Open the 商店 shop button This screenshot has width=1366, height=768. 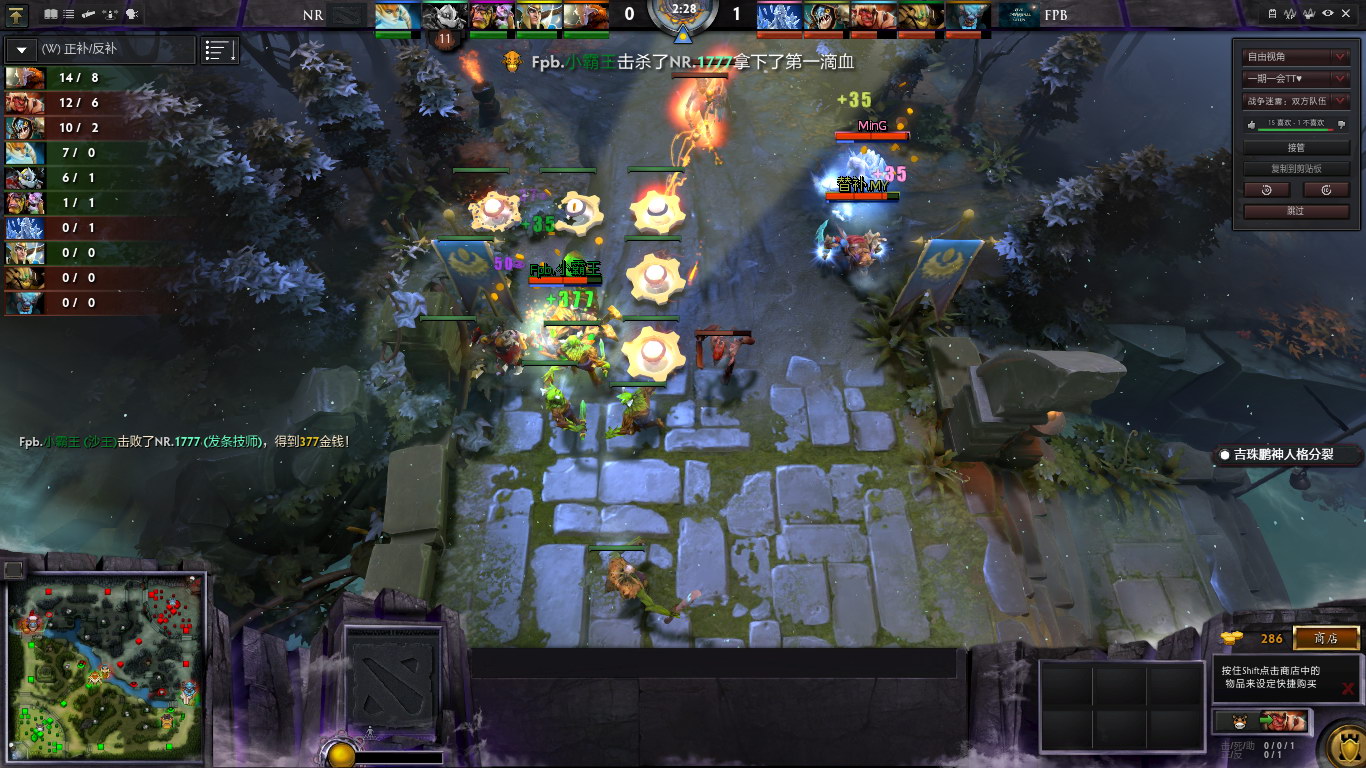coord(1326,638)
